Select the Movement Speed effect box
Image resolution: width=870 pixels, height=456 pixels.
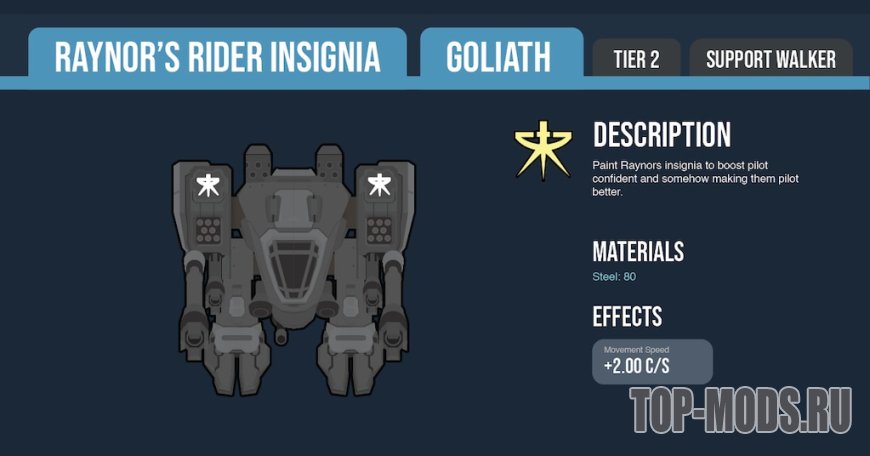652,361
